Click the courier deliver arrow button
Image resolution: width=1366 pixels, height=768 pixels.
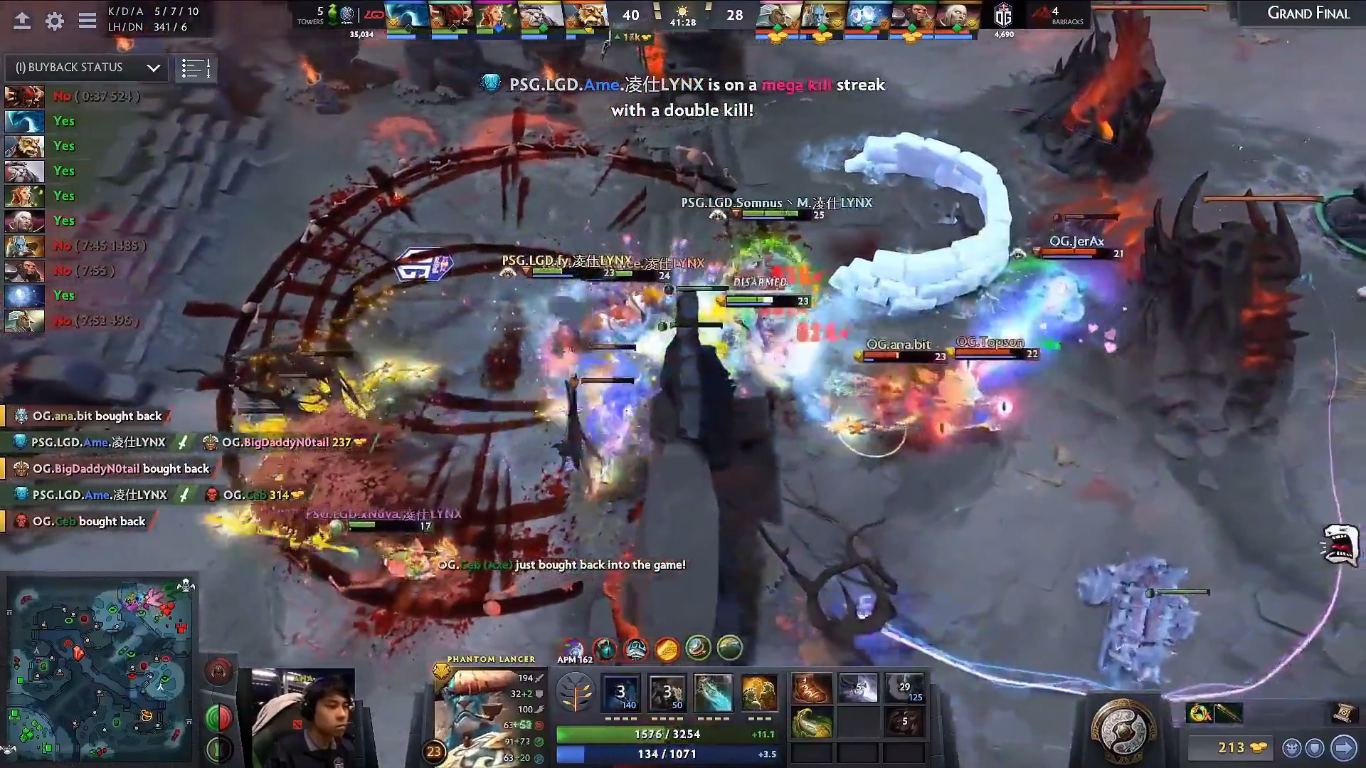tap(1343, 747)
